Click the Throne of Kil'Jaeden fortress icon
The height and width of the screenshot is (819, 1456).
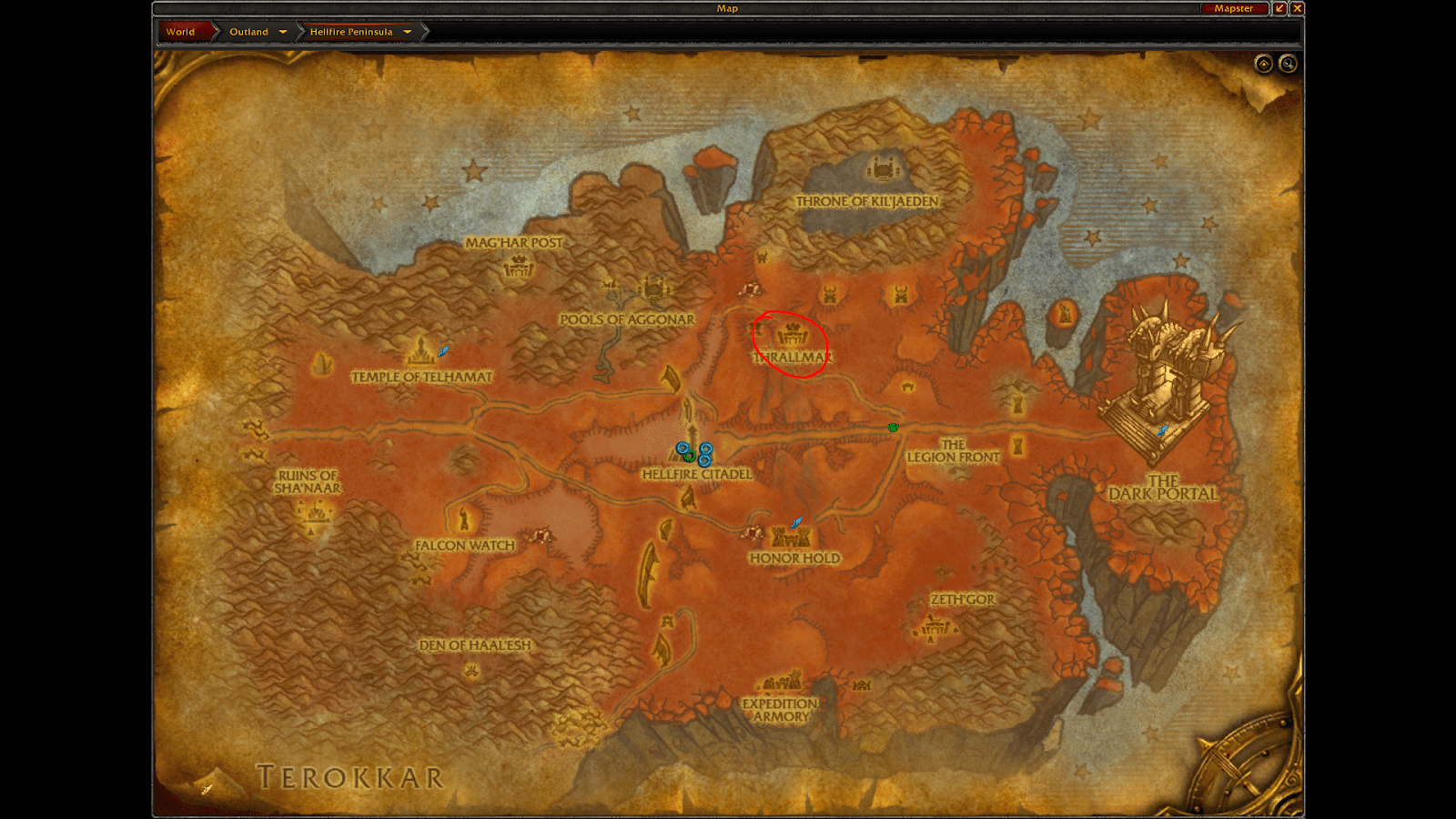tap(881, 167)
